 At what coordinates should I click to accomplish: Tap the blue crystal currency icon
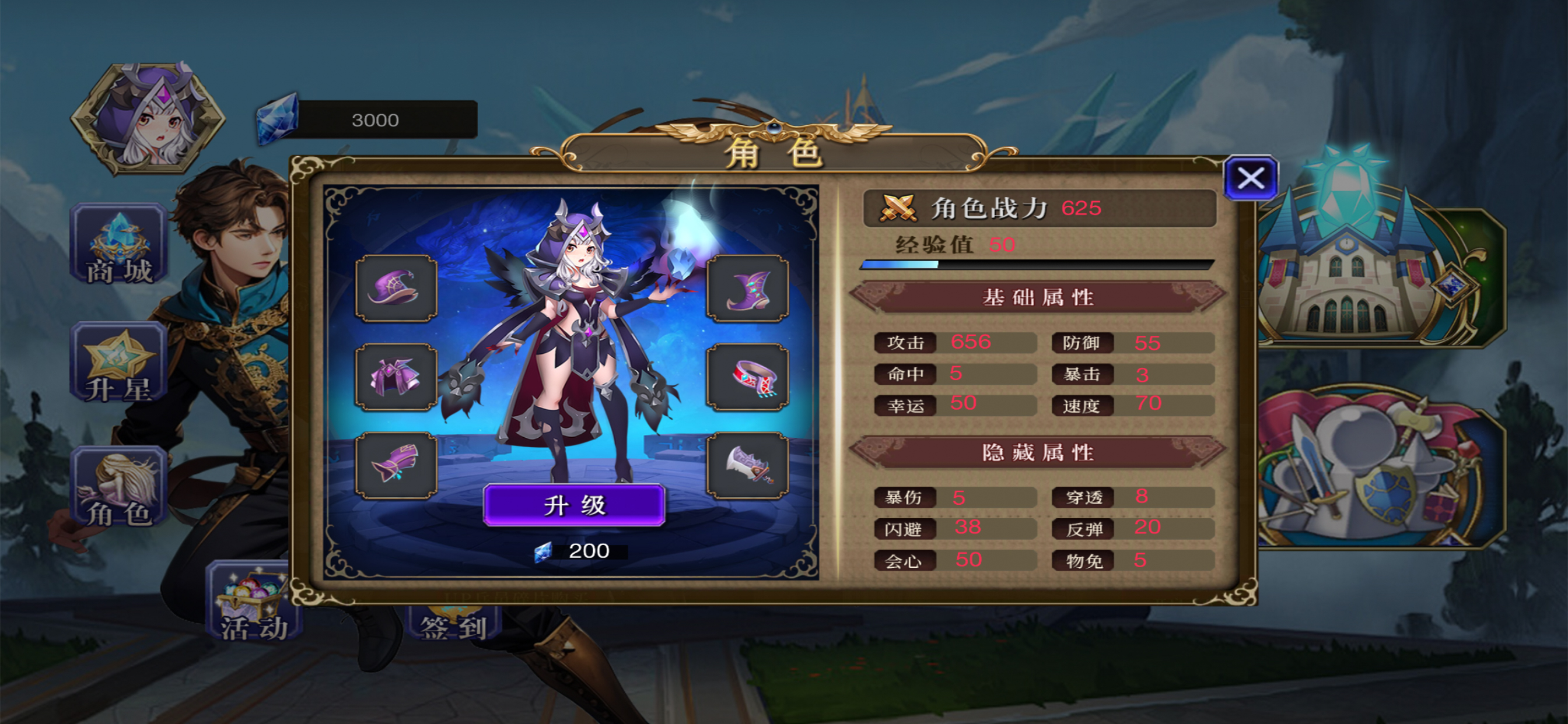278,119
